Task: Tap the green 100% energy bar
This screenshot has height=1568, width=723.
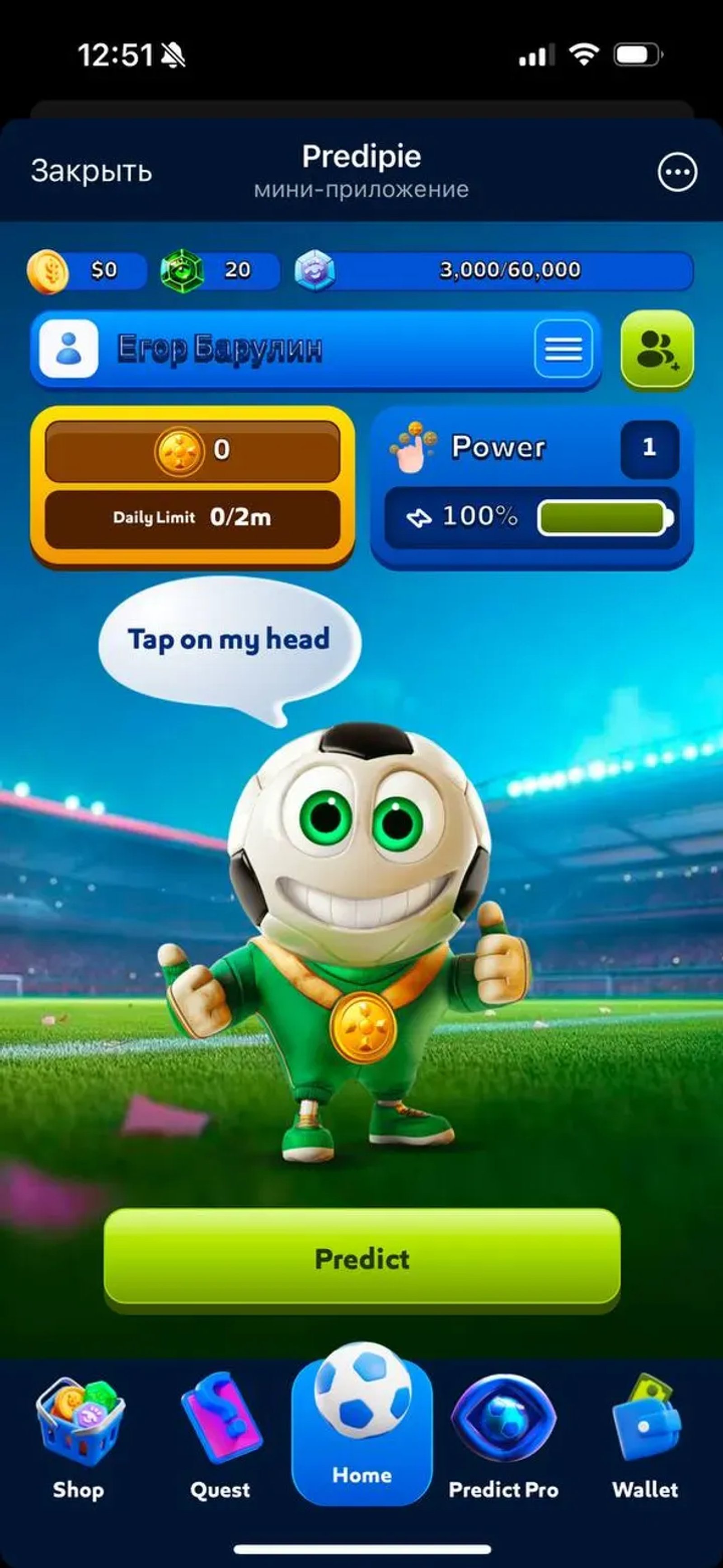Action: click(602, 517)
